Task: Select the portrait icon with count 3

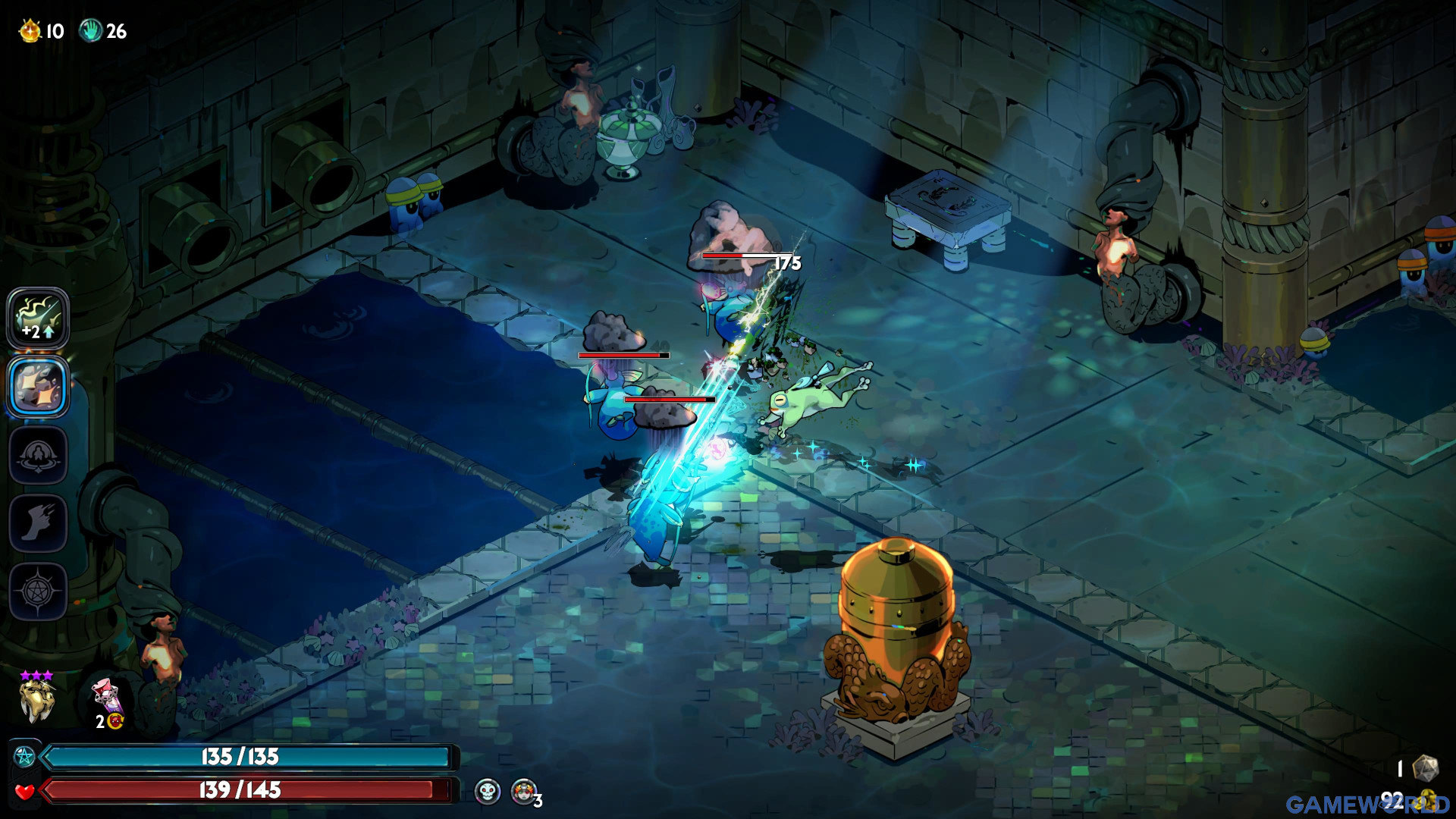Action: click(x=523, y=792)
